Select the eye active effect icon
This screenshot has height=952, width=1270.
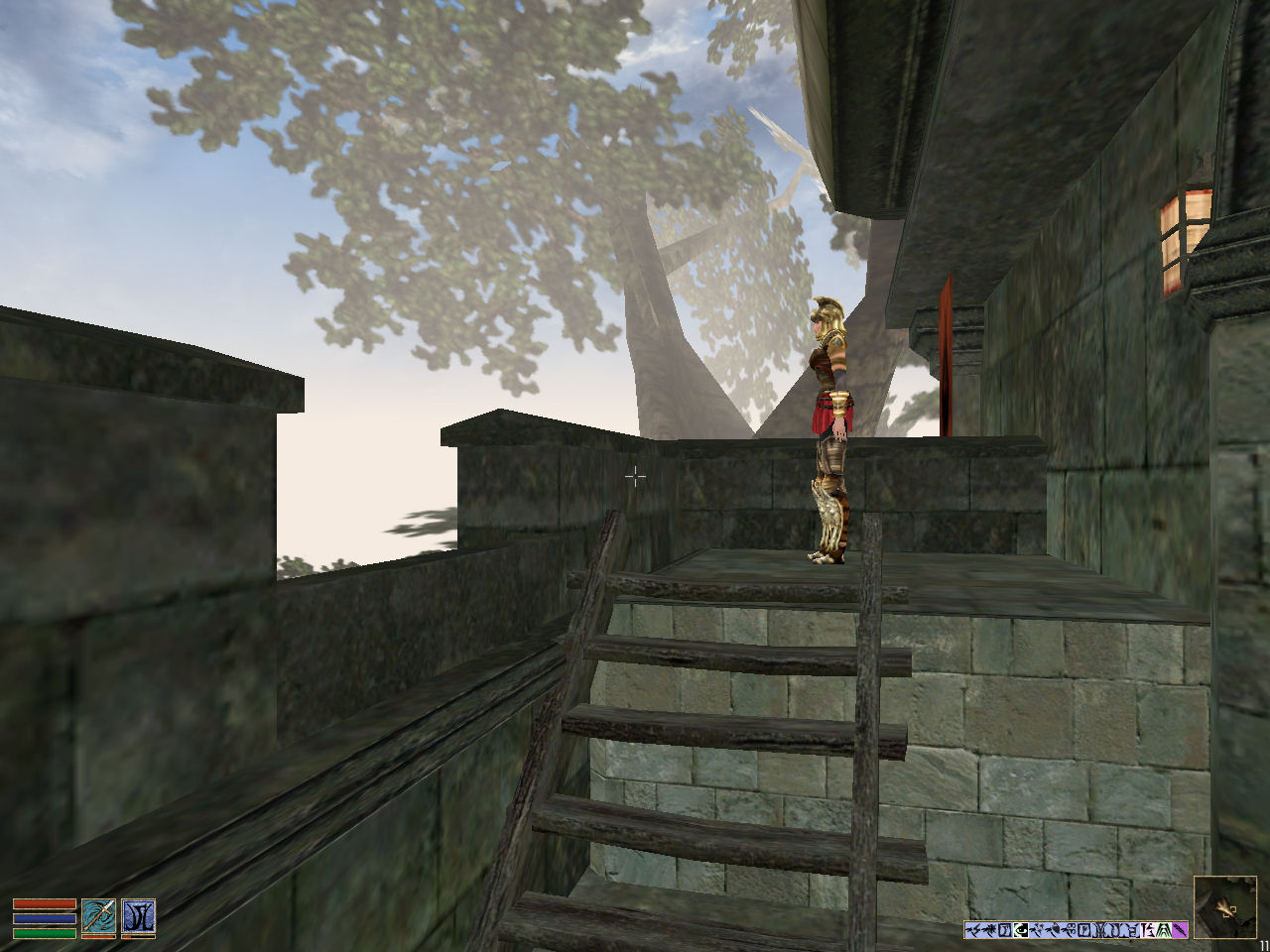click(x=1021, y=930)
